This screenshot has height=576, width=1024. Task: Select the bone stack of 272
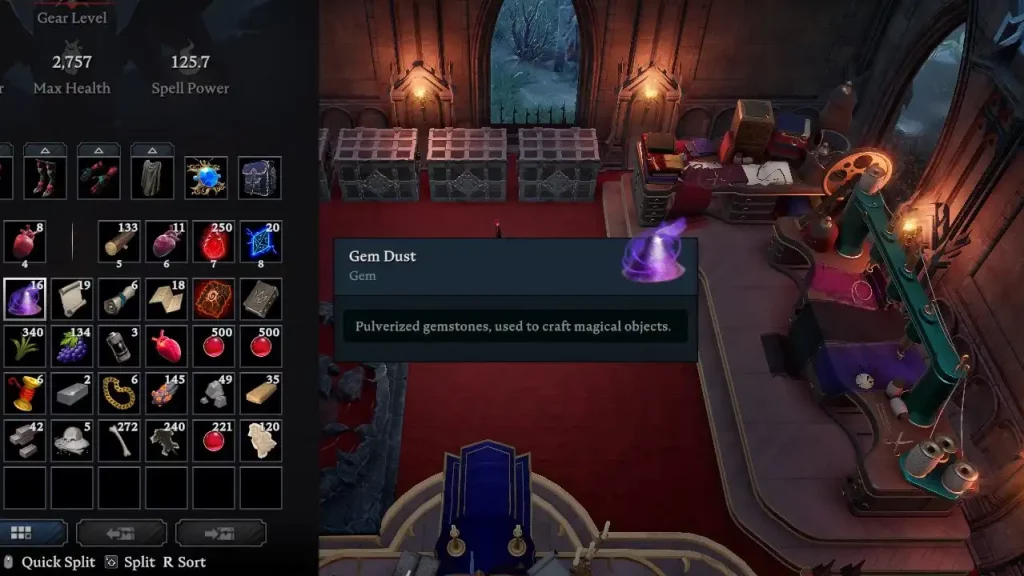pyautogui.click(x=118, y=439)
